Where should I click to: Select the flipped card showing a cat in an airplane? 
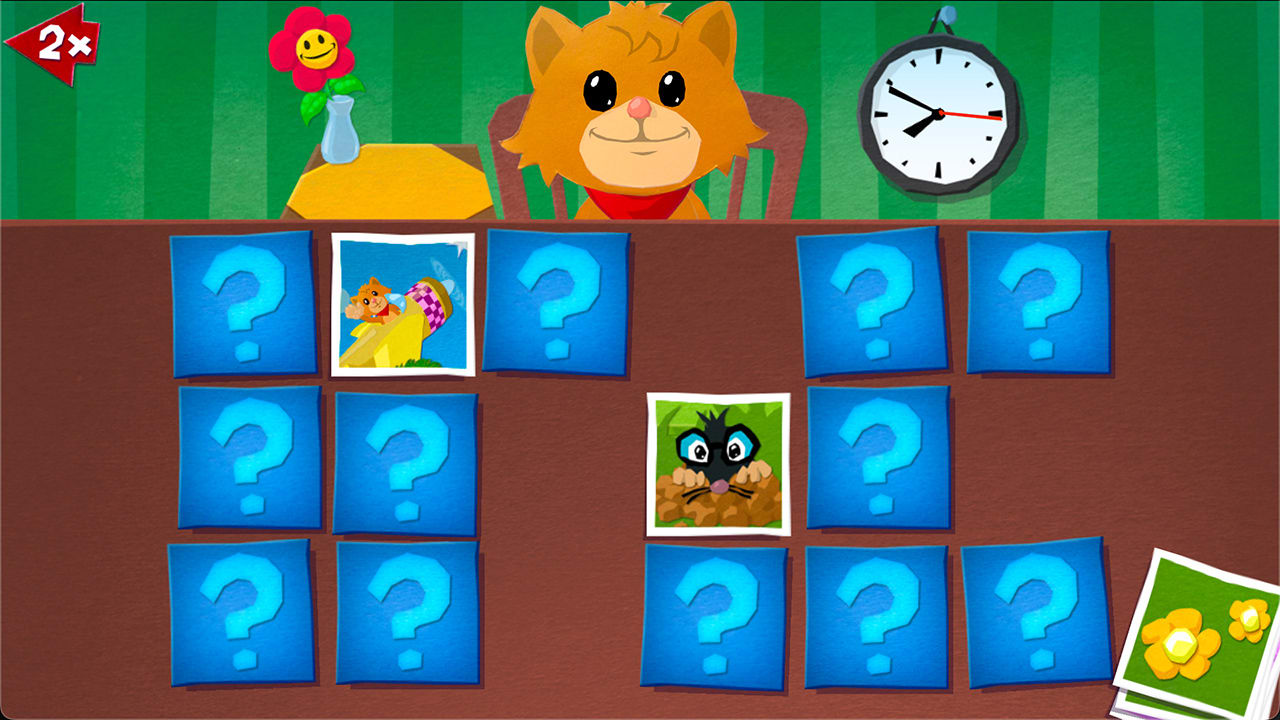402,305
